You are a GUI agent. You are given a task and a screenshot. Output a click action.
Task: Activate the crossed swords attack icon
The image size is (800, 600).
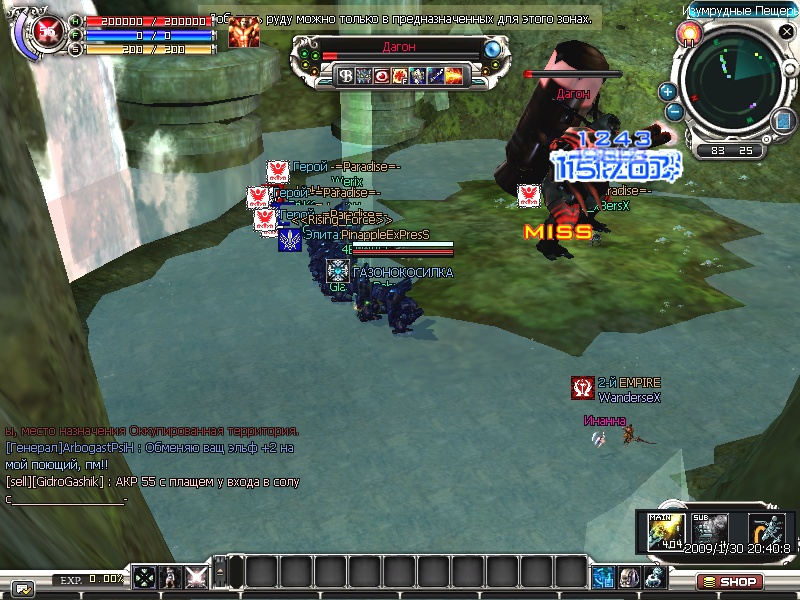(197, 577)
